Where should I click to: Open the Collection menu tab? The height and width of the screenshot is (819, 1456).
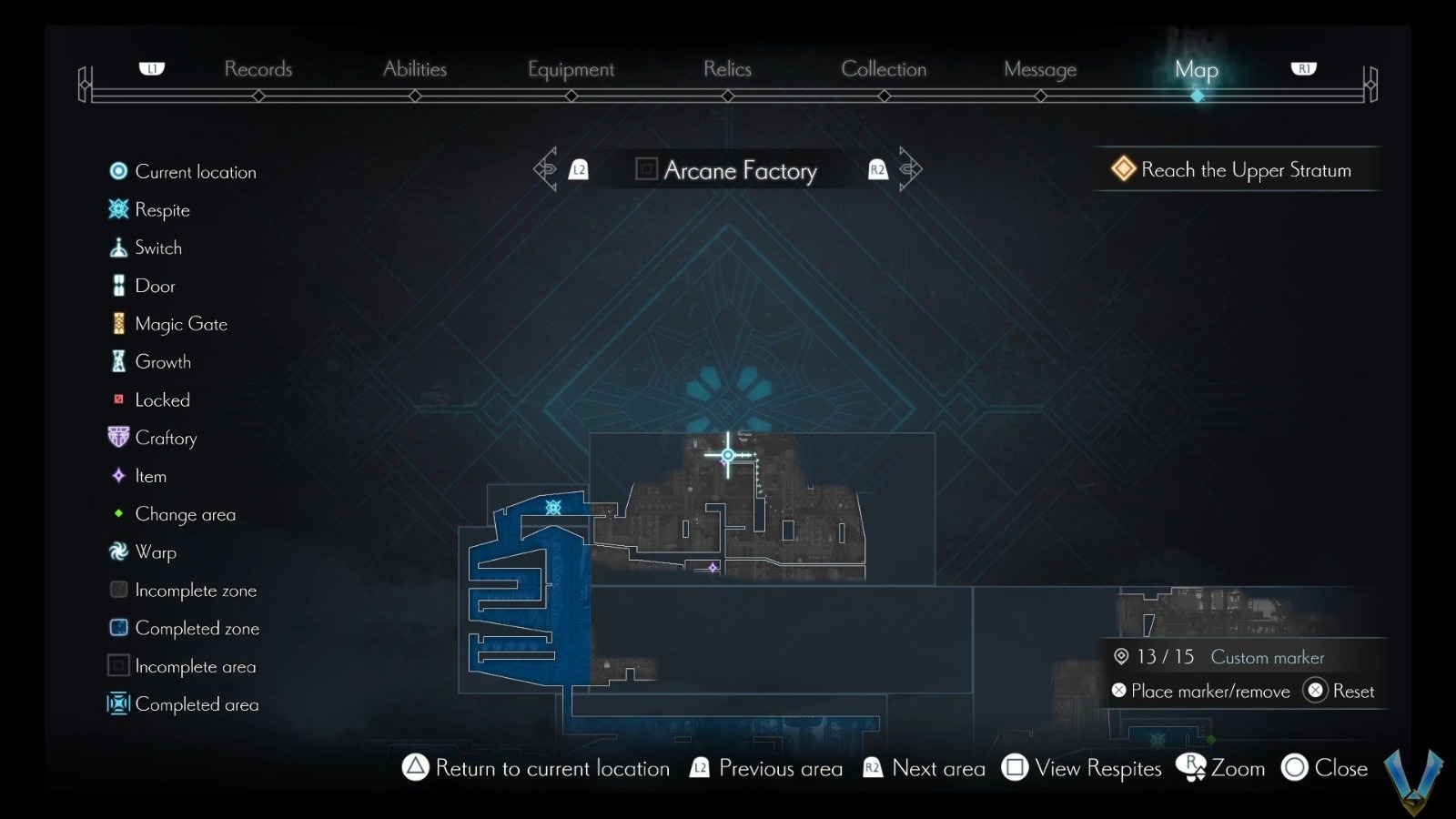point(884,68)
